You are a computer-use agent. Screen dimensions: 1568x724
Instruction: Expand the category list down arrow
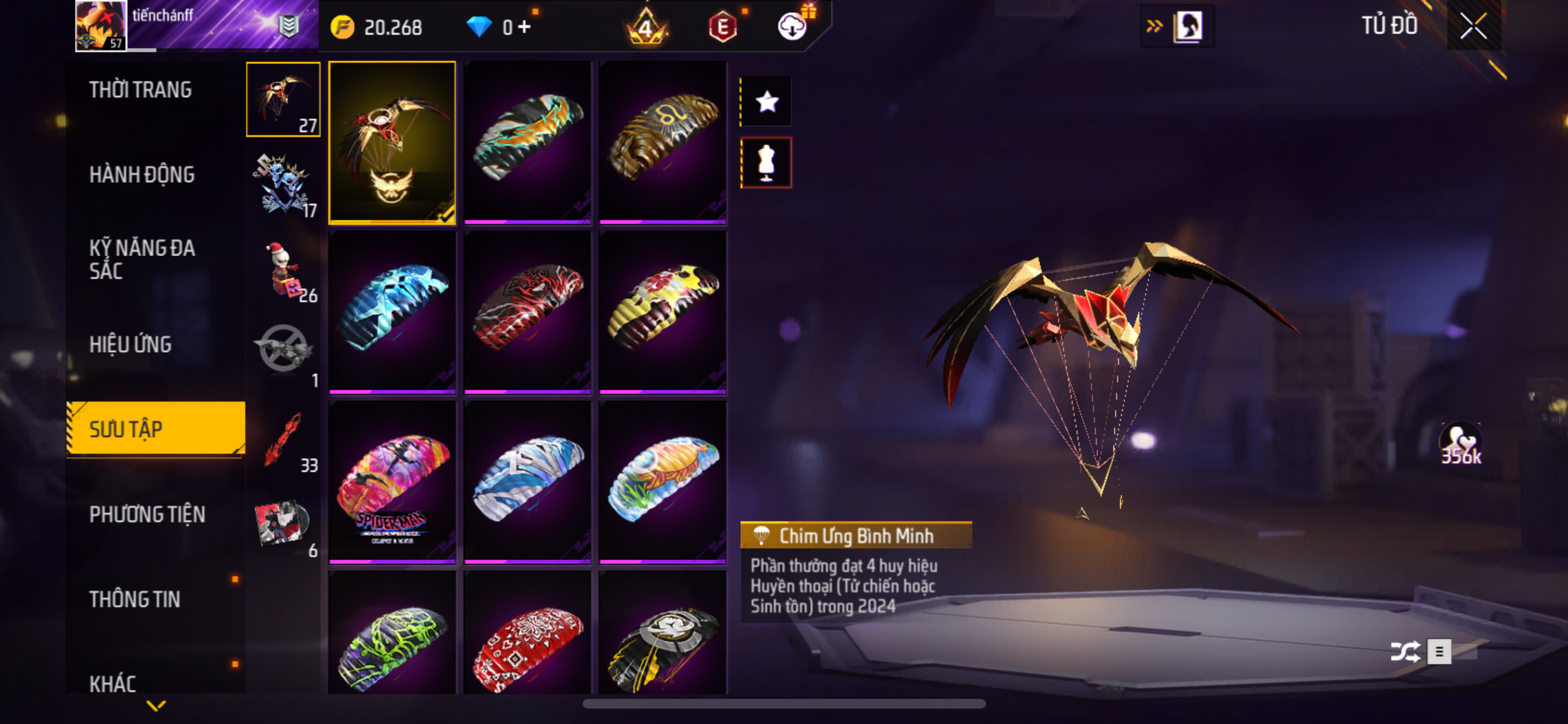coord(156,706)
